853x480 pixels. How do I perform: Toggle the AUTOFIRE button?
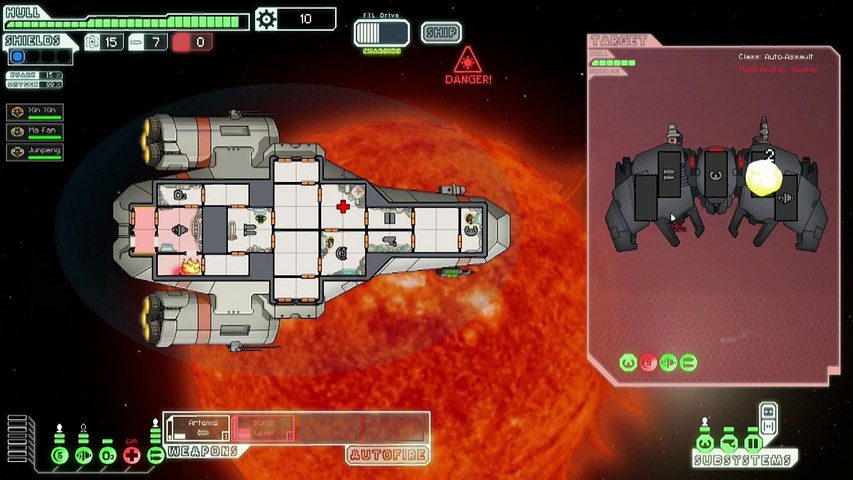(x=388, y=455)
